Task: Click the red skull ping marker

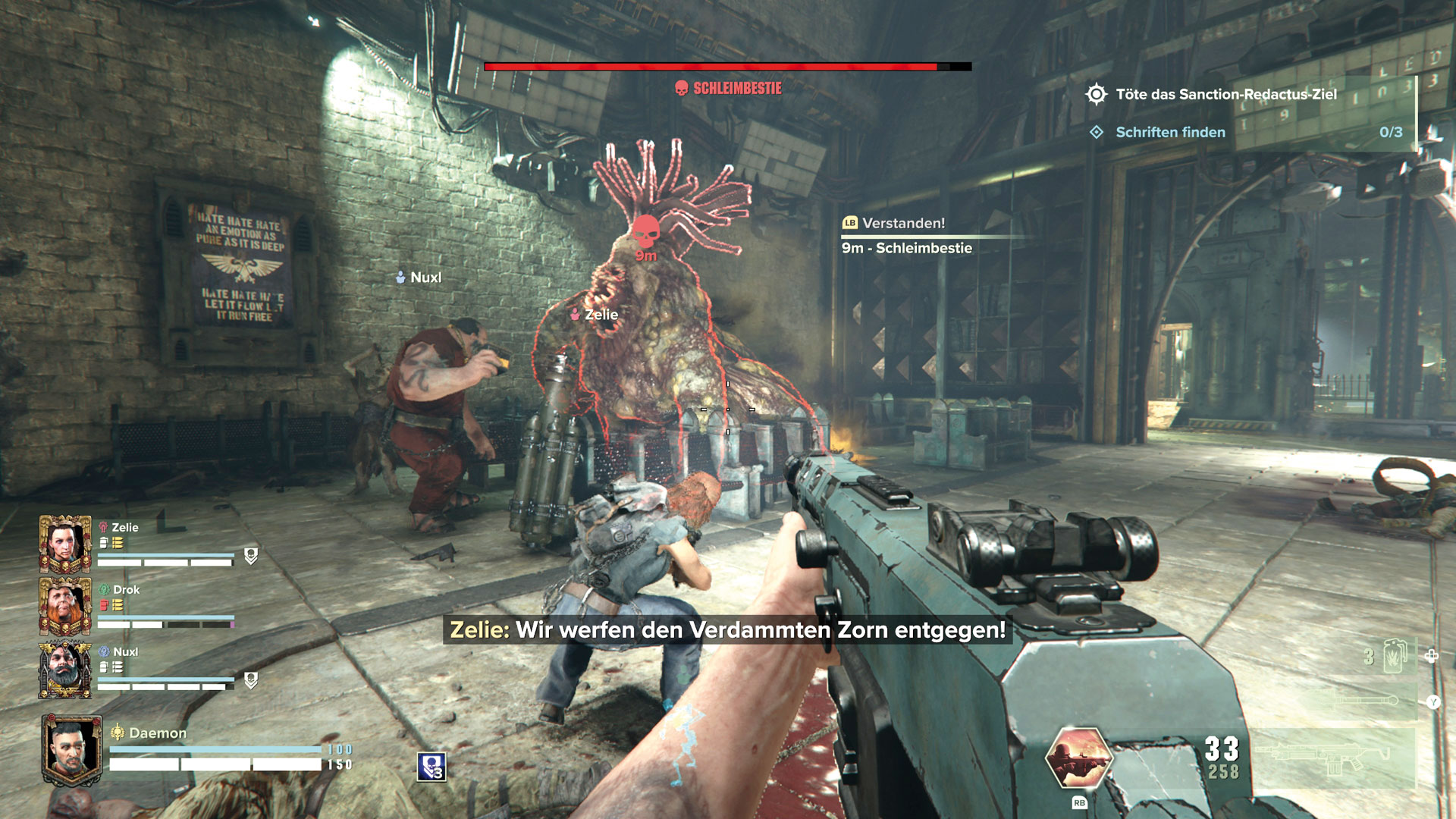Action: coord(645,230)
